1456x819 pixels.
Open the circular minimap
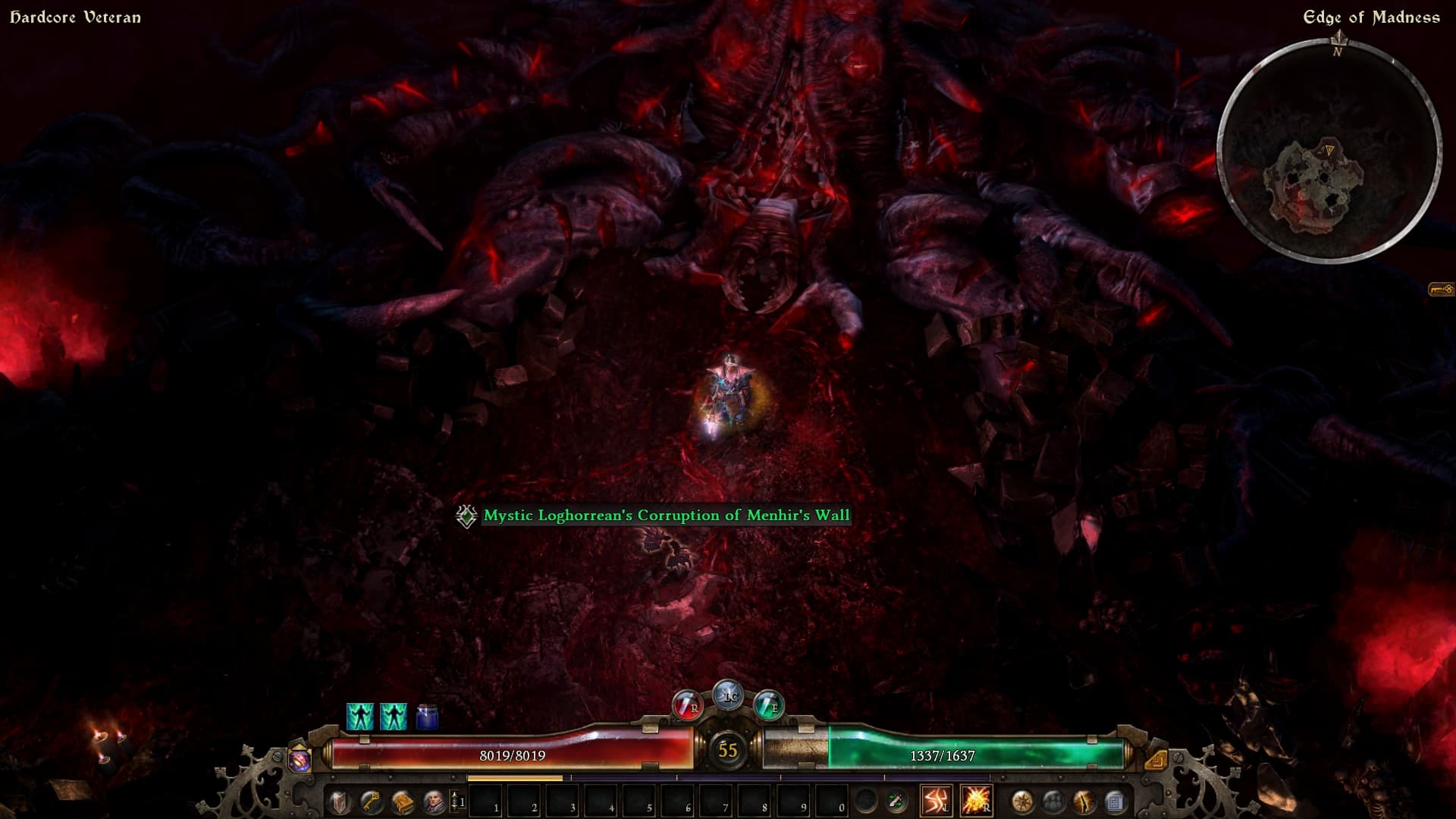tap(1329, 152)
